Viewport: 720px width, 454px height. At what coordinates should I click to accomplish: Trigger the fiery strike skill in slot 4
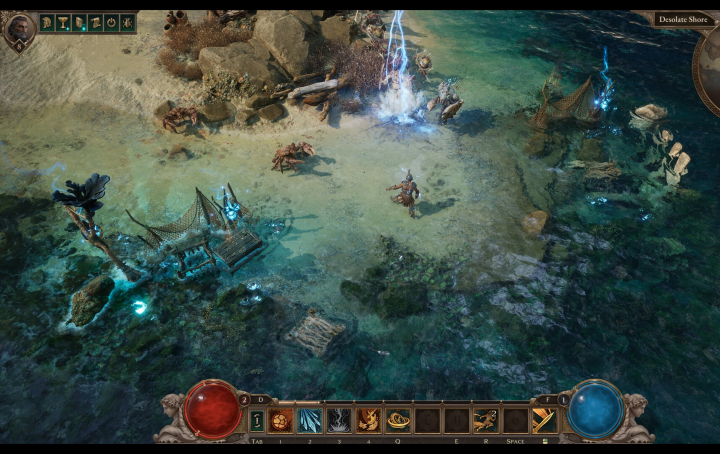pyautogui.click(x=368, y=420)
